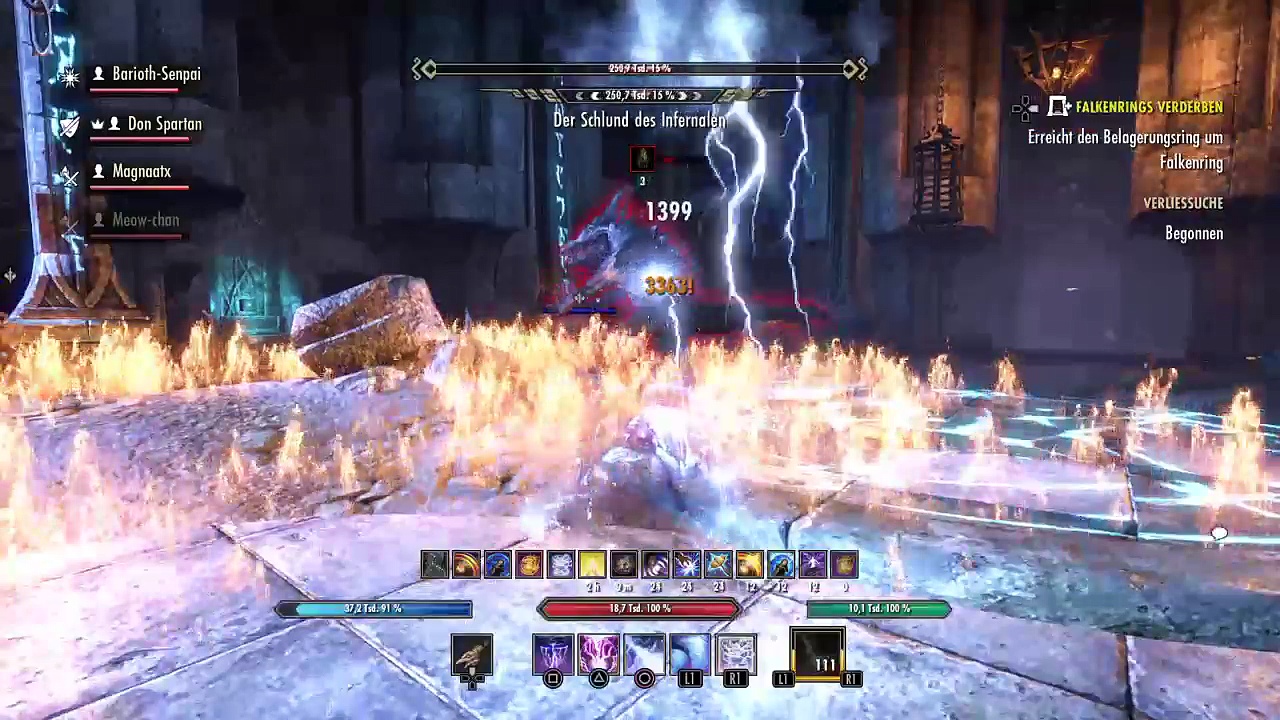
Task: Activate the triangle-button magenta lightning skill
Action: coord(598,654)
